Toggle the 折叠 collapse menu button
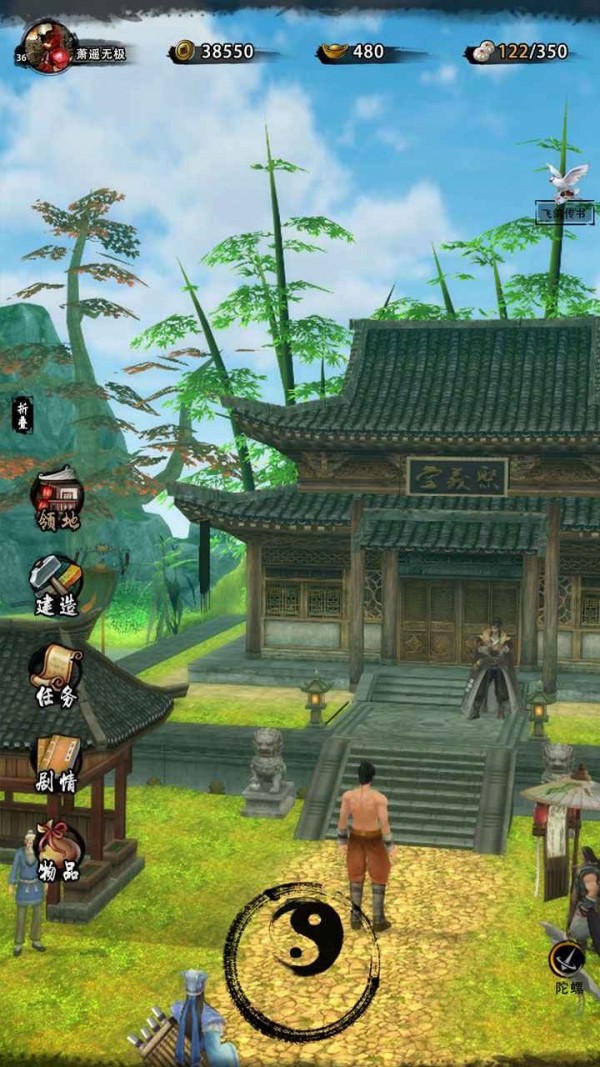The height and width of the screenshot is (1067, 600). [x=23, y=412]
